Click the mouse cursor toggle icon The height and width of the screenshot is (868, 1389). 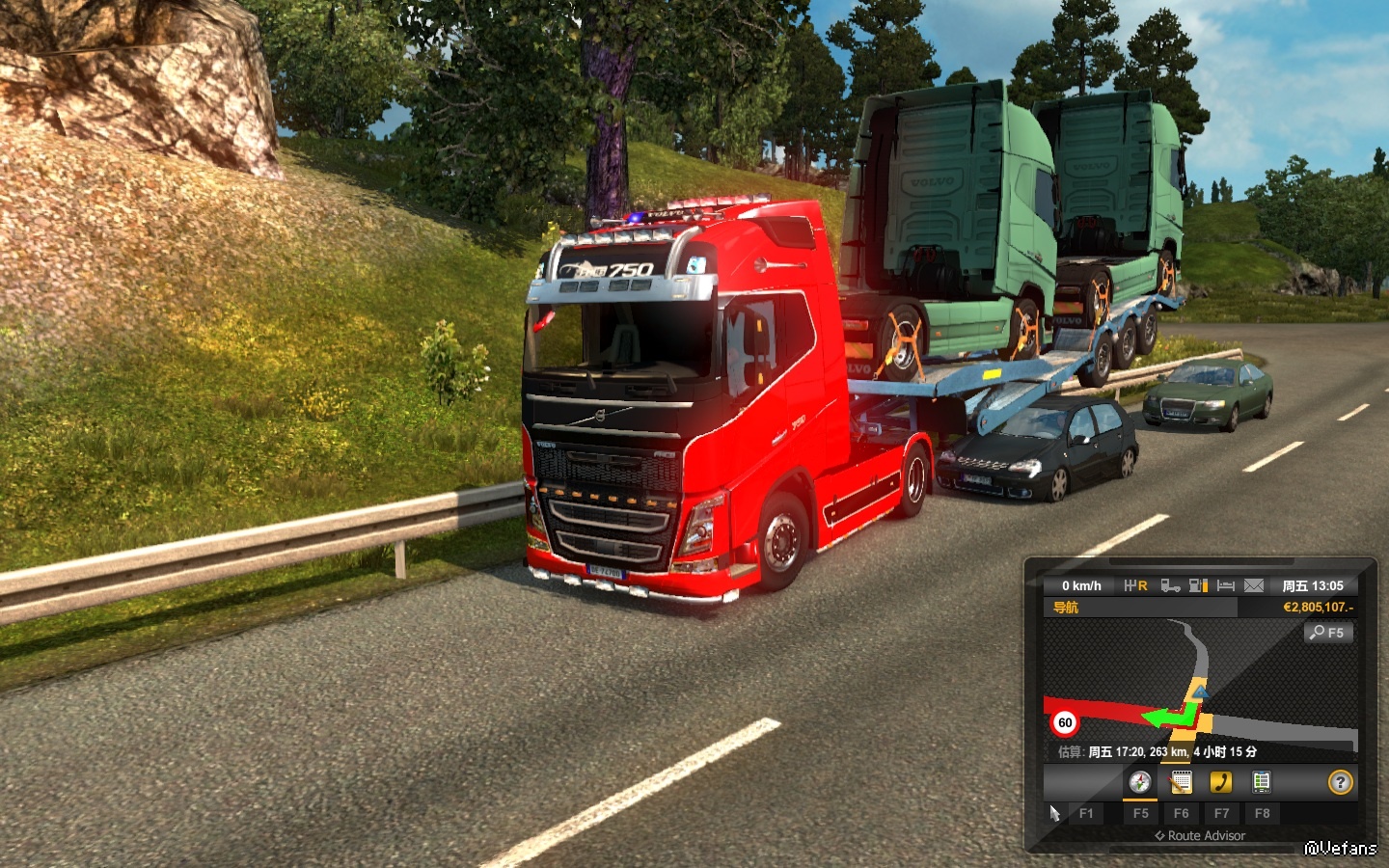coord(1054,813)
